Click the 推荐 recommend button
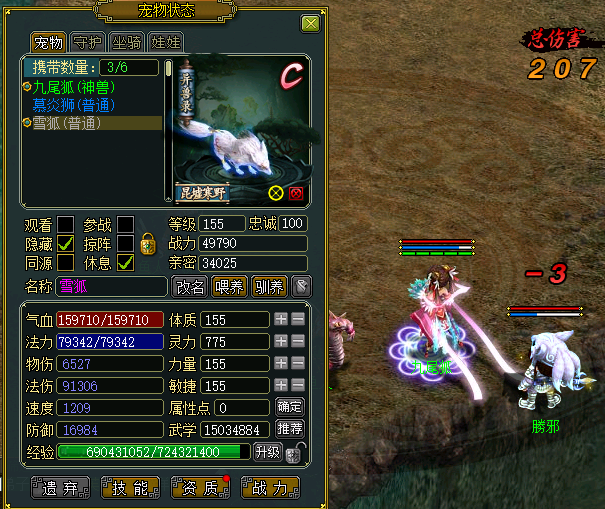Viewport: 605px width, 509px height. click(x=288, y=429)
